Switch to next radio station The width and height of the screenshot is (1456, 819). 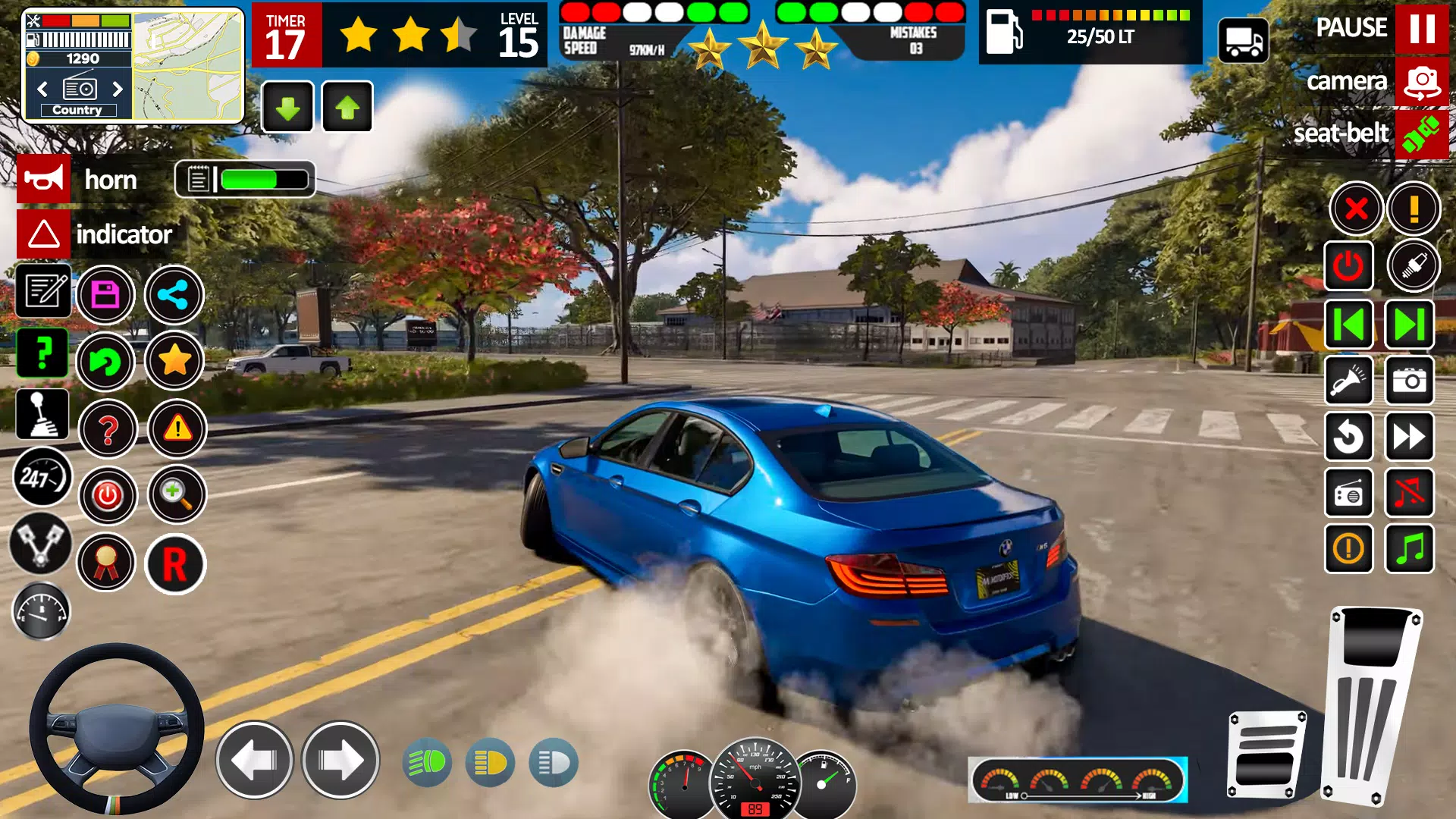coord(118,89)
